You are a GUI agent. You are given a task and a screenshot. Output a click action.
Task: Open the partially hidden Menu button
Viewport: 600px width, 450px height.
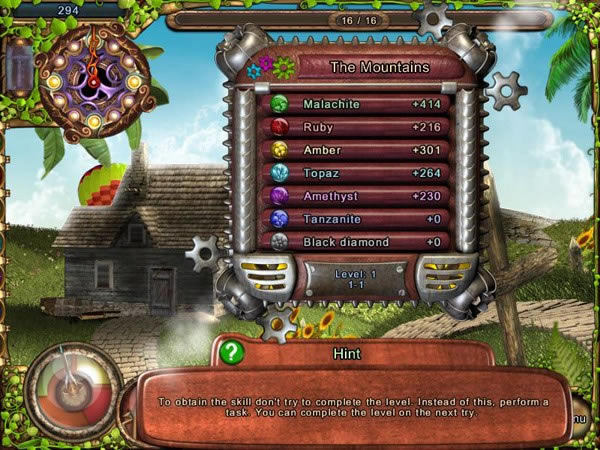[581, 417]
